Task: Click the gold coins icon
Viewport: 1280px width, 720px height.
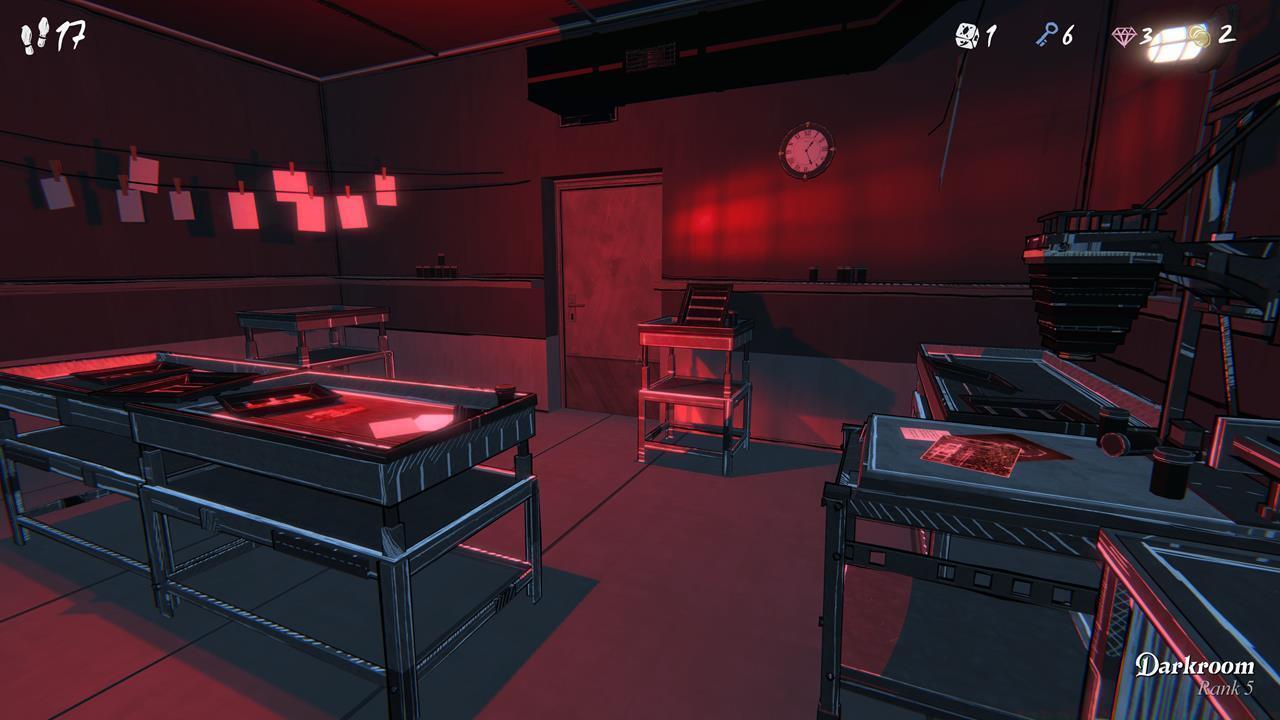Action: 1200,35
